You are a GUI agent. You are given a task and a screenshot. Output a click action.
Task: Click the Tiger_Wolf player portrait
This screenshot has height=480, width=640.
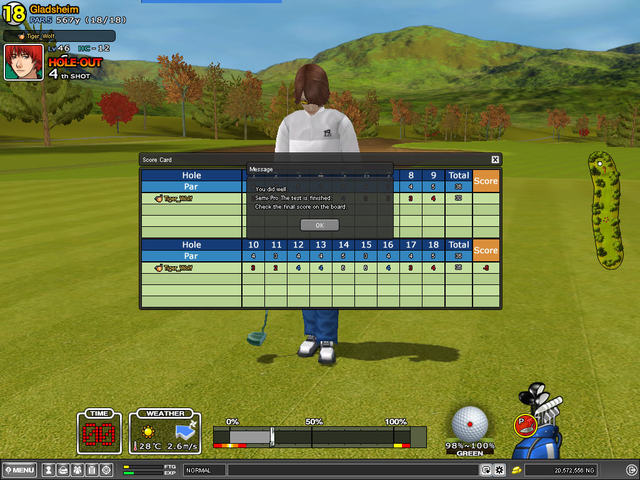click(22, 62)
